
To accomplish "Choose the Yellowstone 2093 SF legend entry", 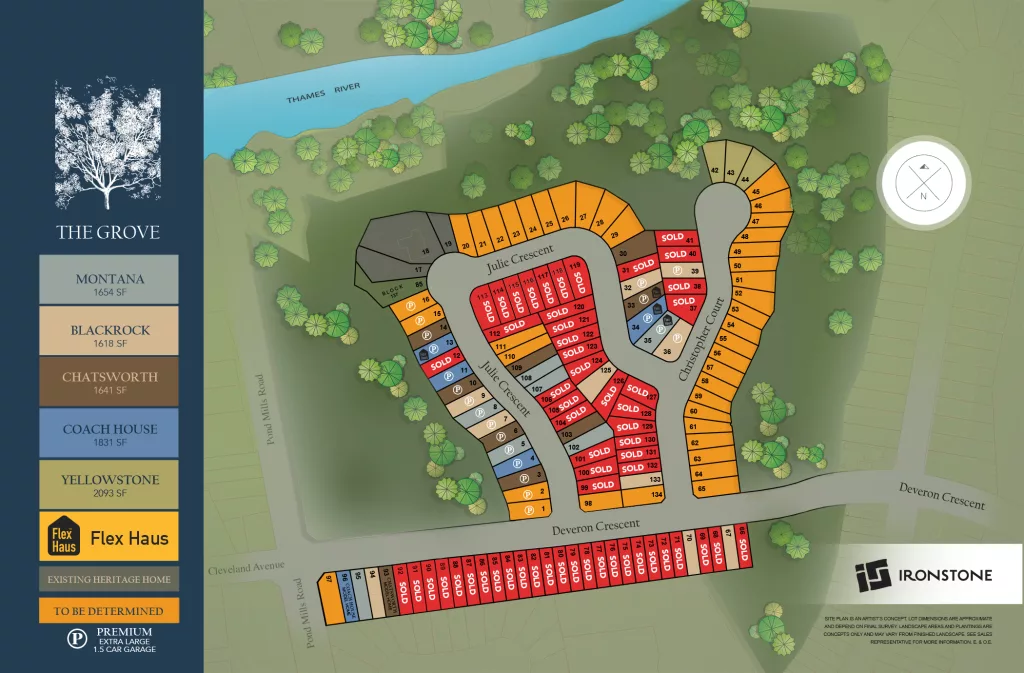I will [x=109, y=485].
